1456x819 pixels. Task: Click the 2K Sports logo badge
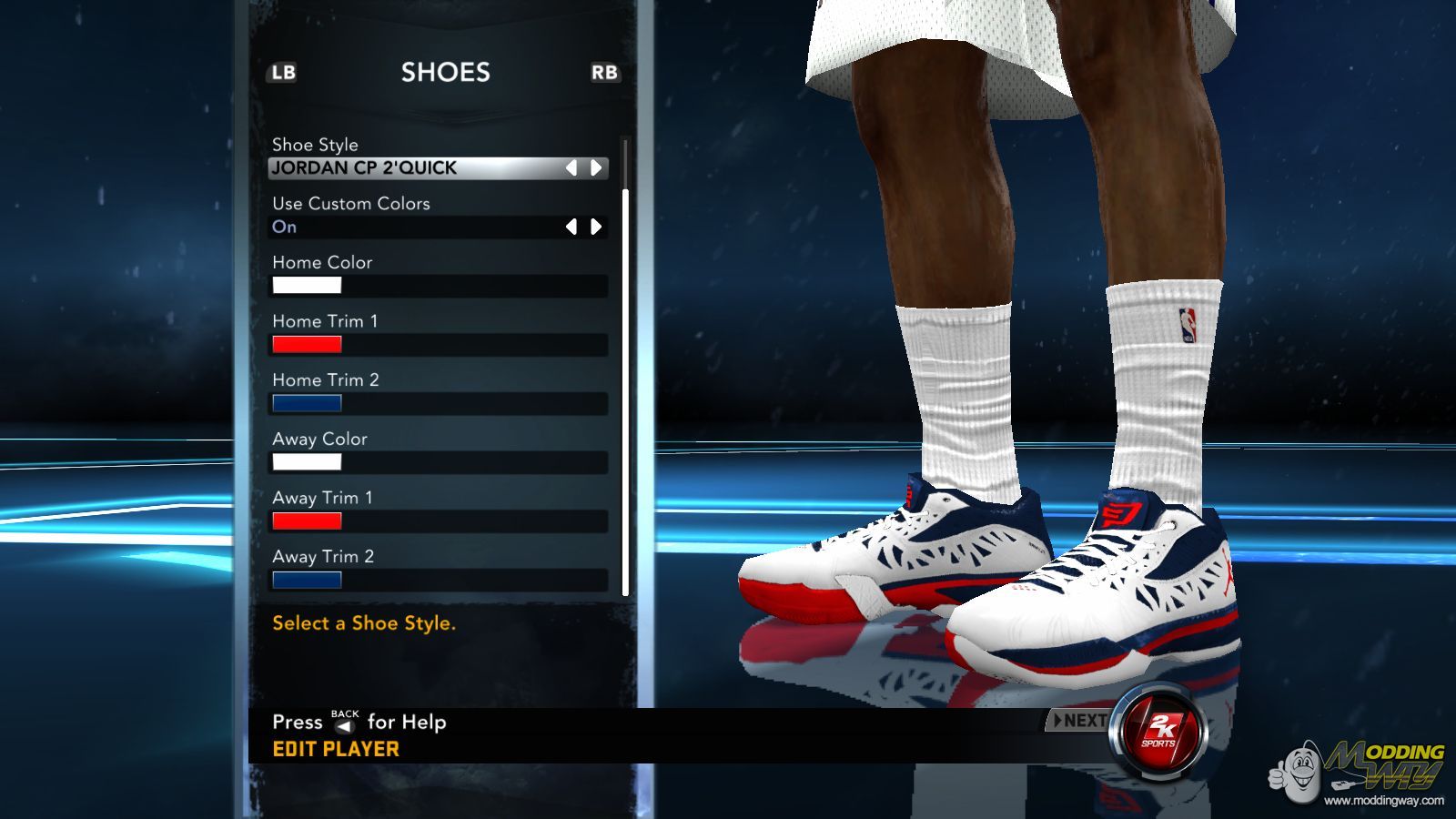1159,731
